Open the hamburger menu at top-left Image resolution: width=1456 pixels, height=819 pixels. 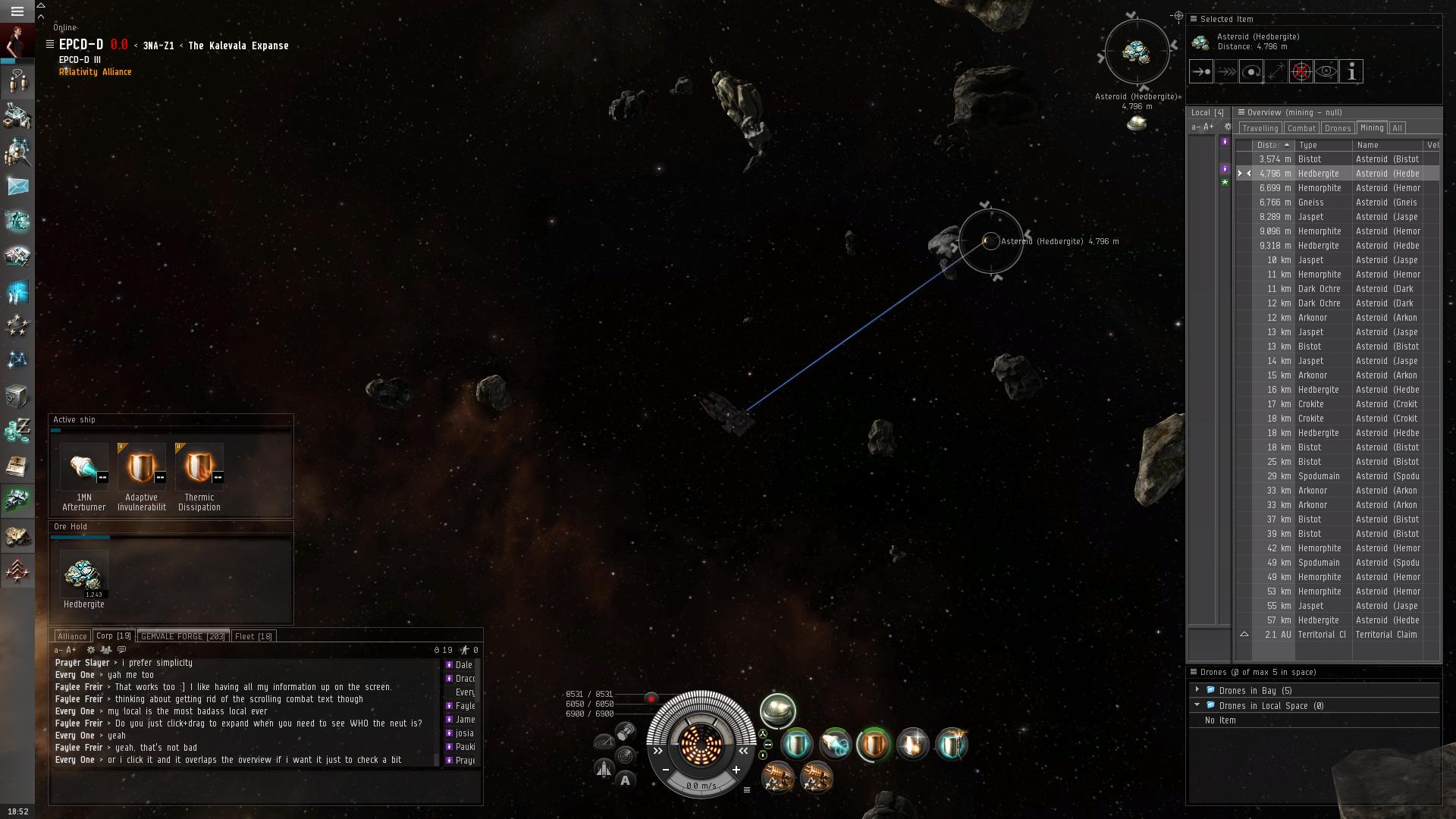pos(17,11)
